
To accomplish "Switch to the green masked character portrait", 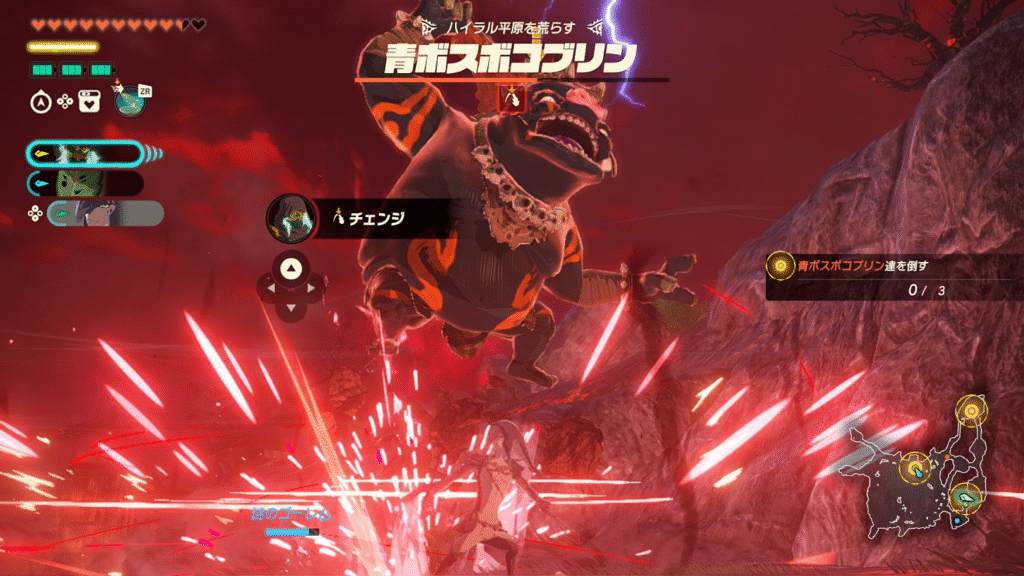I will (x=84, y=183).
